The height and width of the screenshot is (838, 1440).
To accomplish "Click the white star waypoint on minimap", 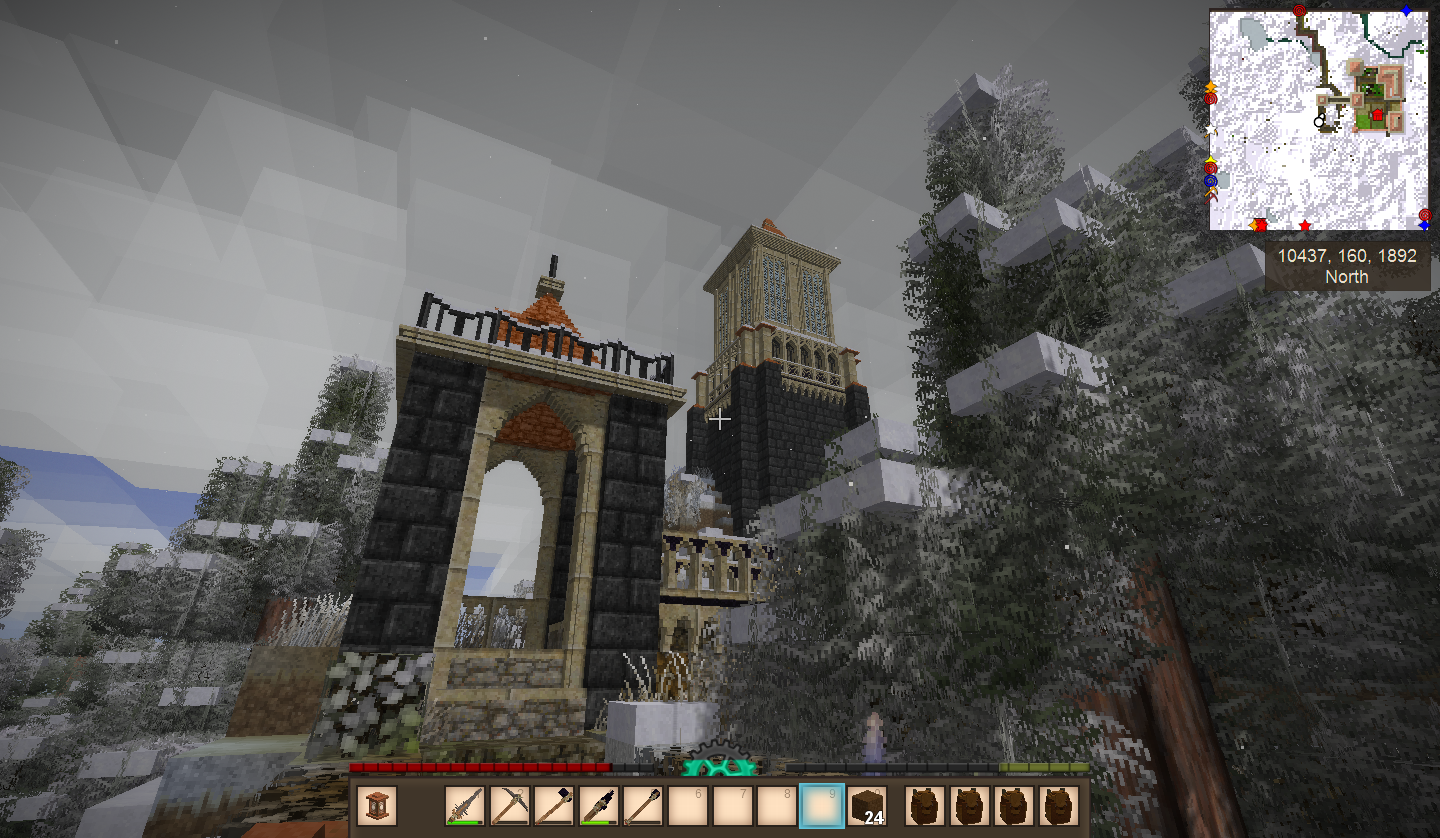I will point(1212,130).
